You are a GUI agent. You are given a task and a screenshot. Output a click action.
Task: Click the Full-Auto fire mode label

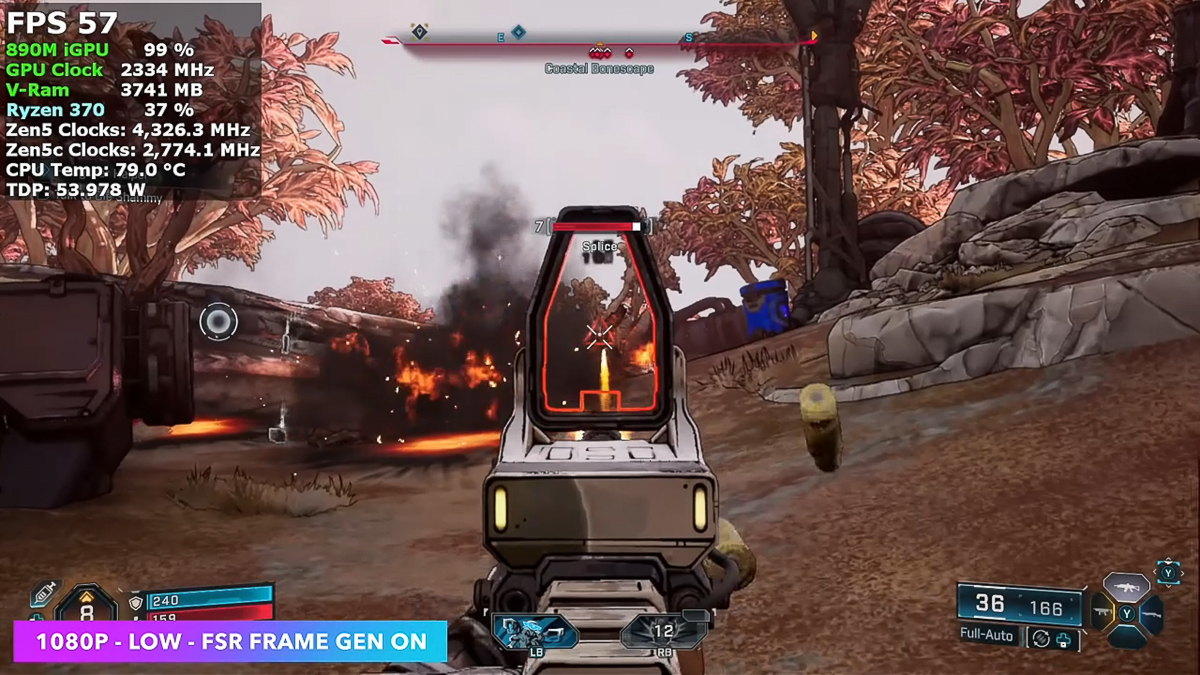coord(987,635)
